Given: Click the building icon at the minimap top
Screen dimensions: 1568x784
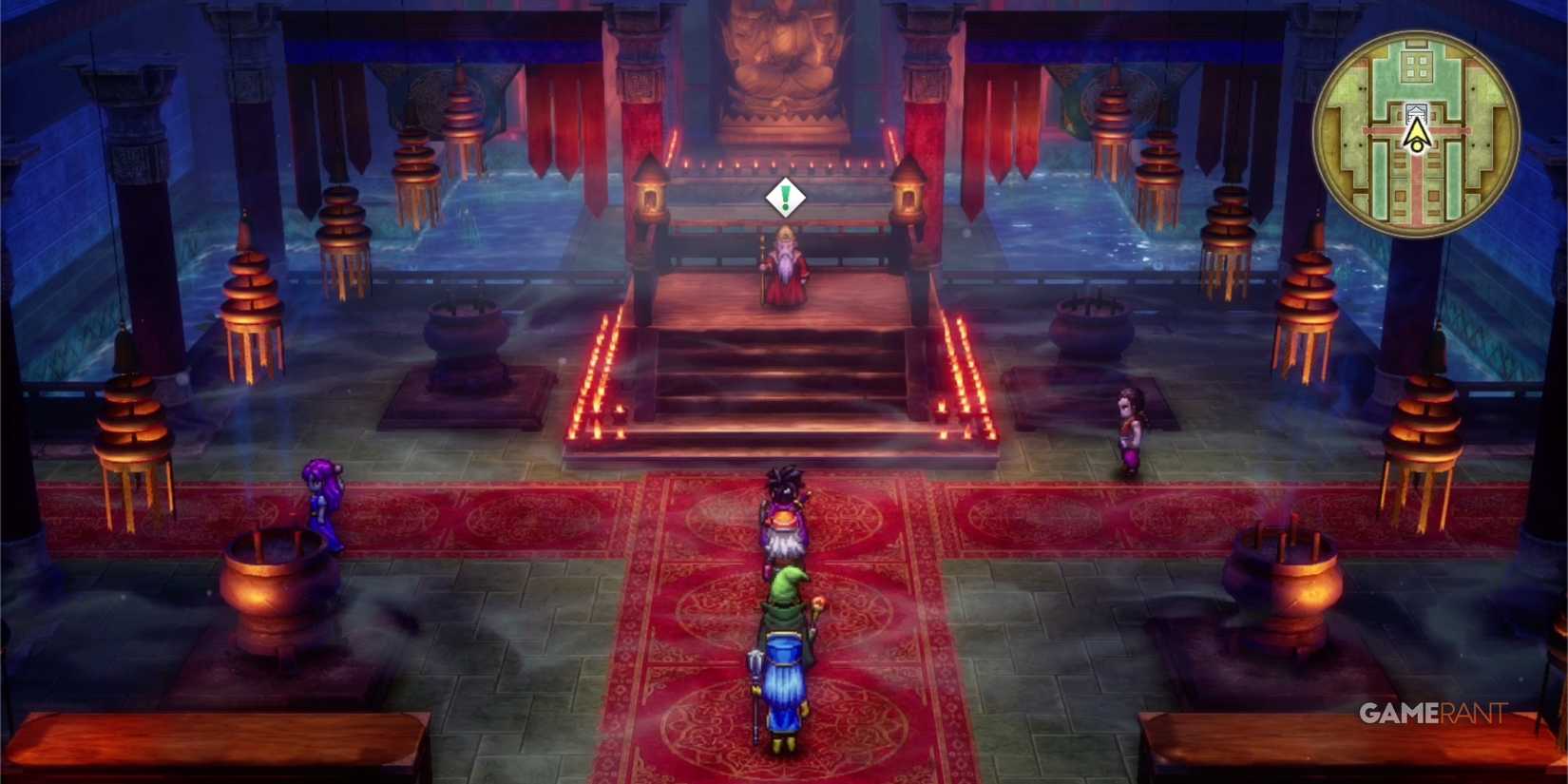Looking at the screenshot, I should pyautogui.click(x=1417, y=65).
